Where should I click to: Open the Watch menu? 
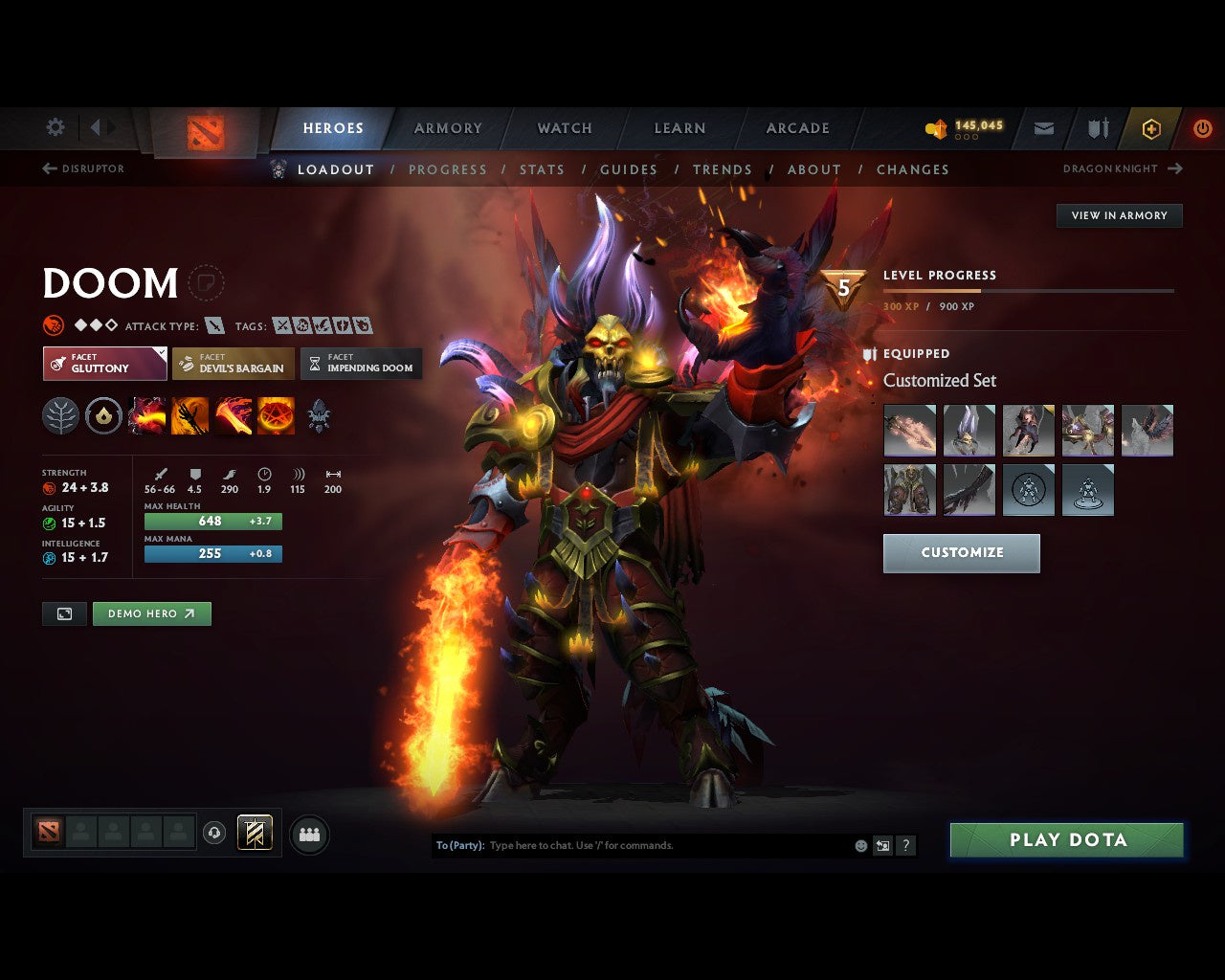pyautogui.click(x=564, y=127)
